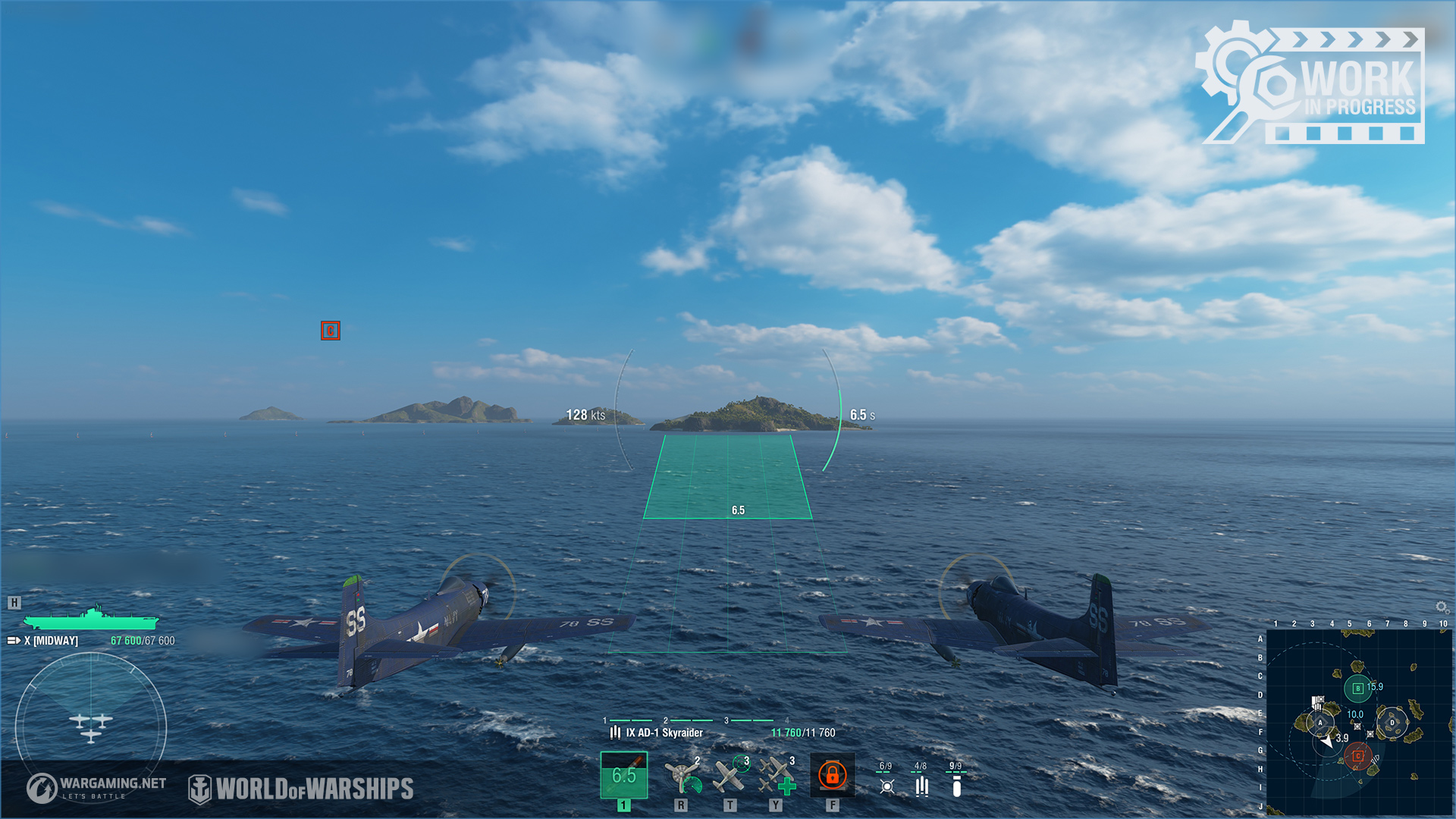The height and width of the screenshot is (819, 1456).
Task: Click capture point A on the minimap
Action: coord(1320,723)
